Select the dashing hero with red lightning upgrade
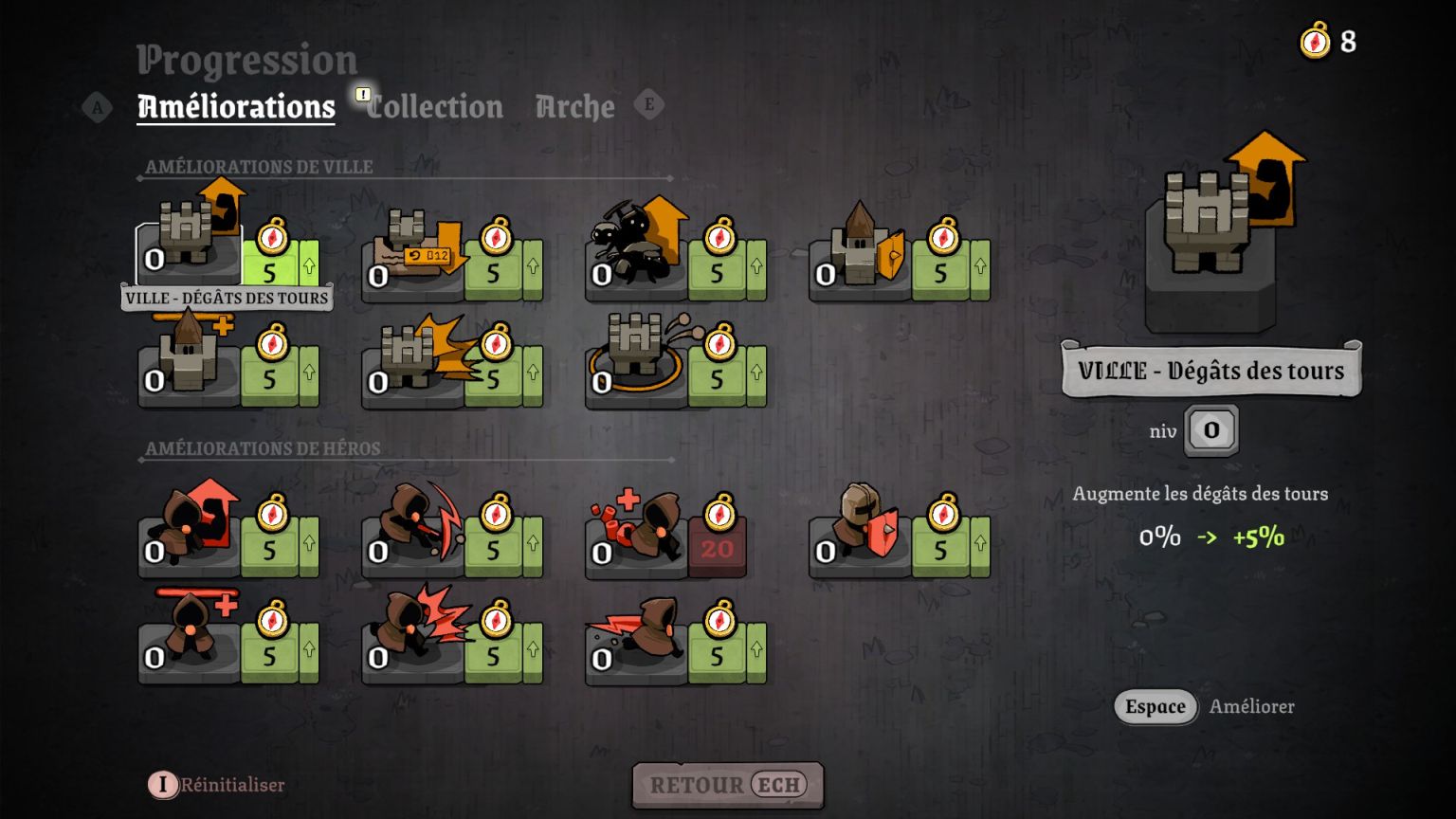Screen dimensions: 1456x819 coord(637,637)
